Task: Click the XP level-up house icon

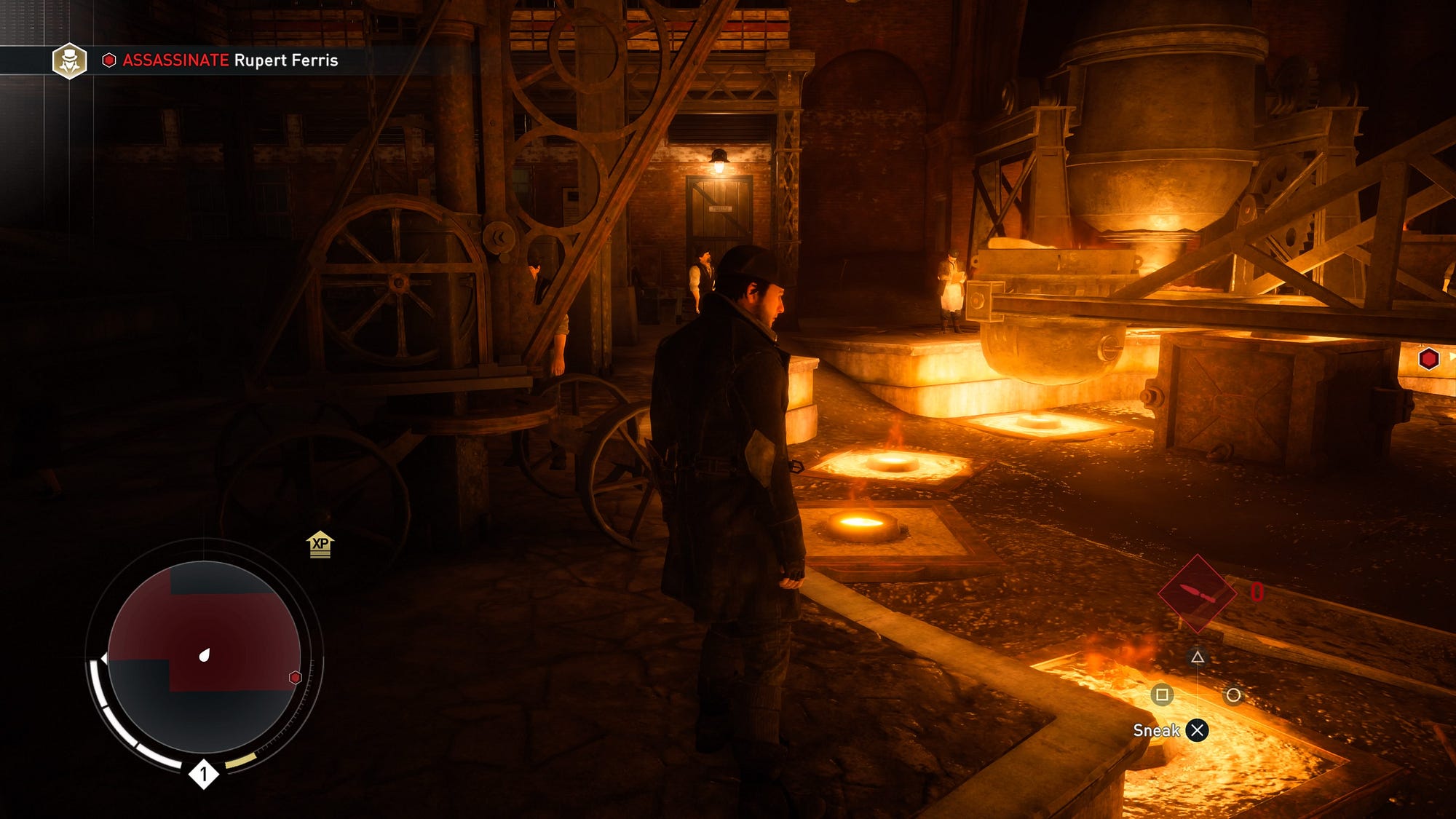Action: pos(320,545)
